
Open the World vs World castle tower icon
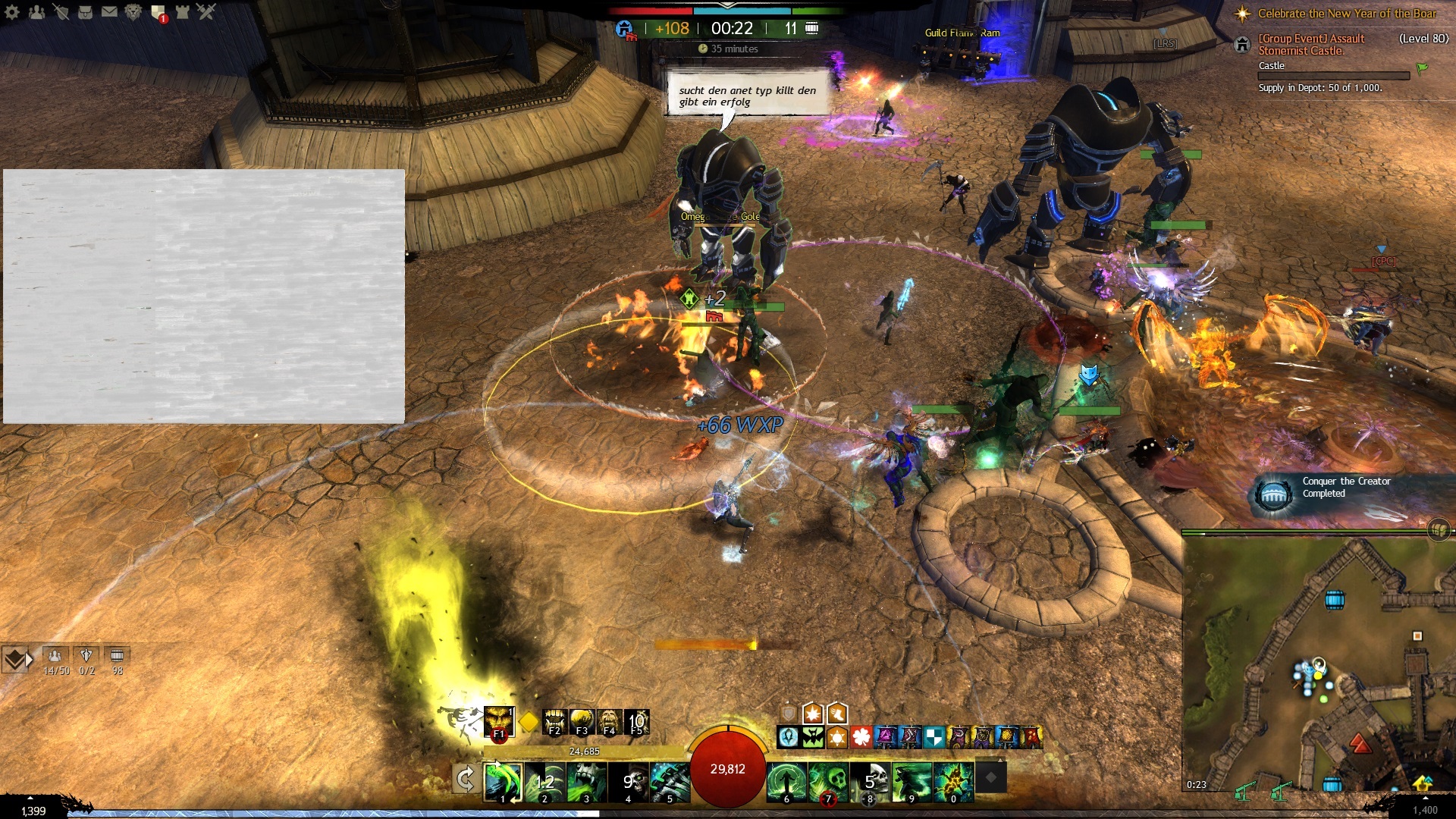pyautogui.click(x=183, y=11)
